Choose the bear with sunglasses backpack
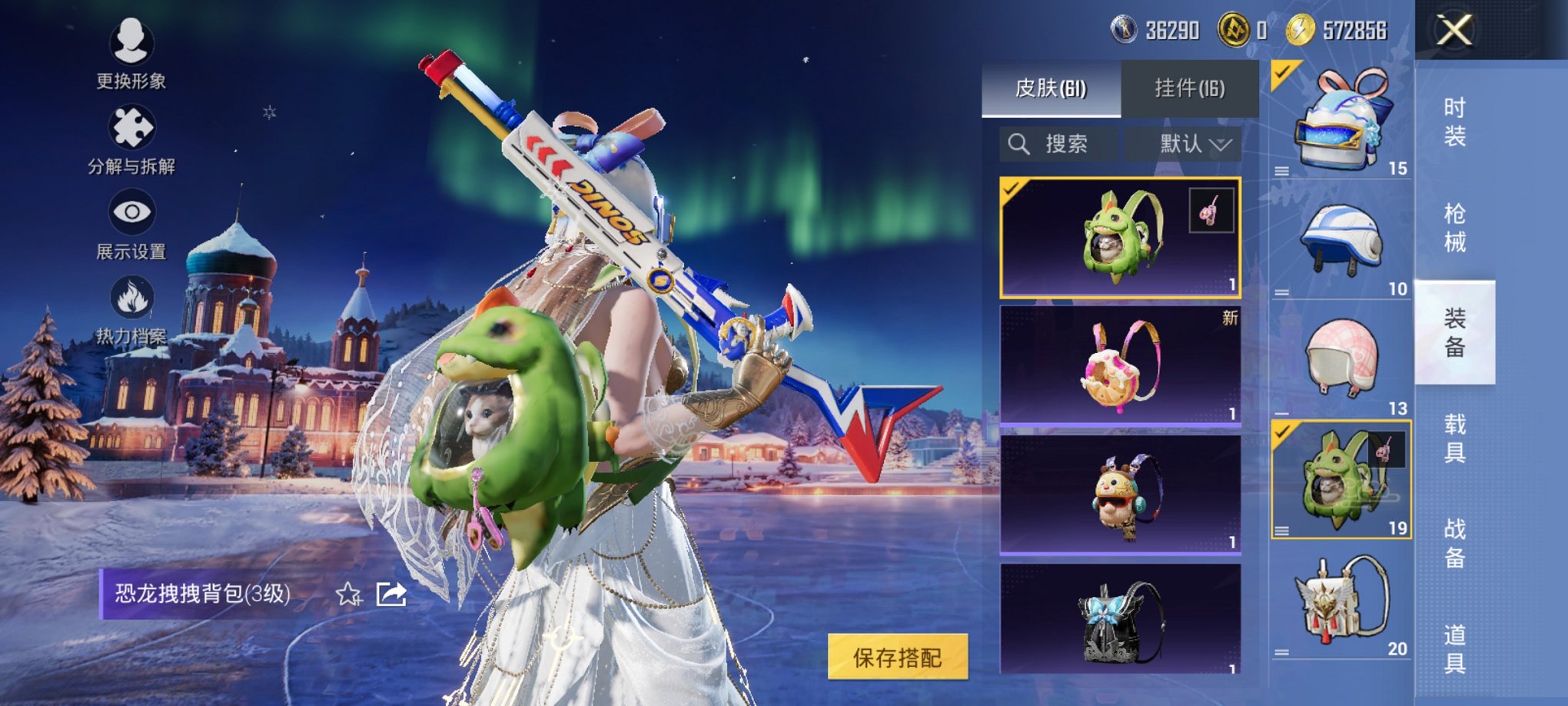 [1119, 495]
